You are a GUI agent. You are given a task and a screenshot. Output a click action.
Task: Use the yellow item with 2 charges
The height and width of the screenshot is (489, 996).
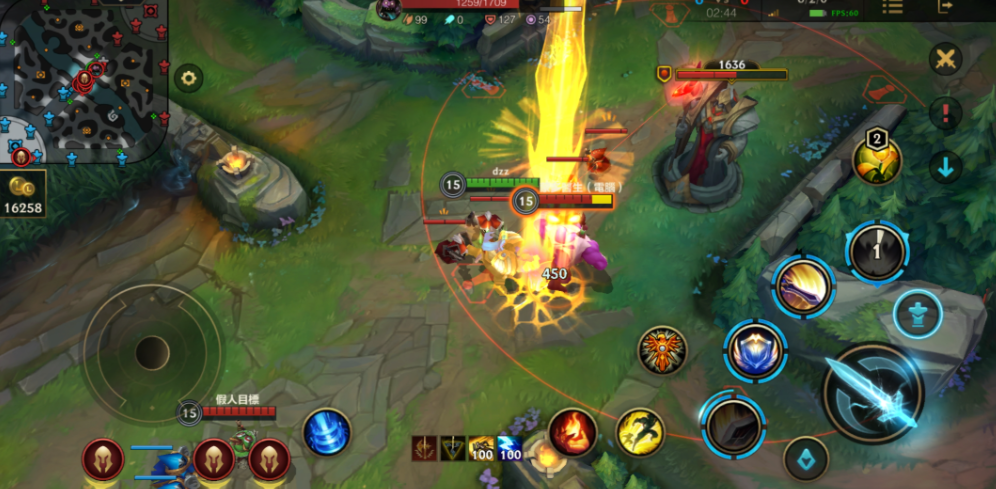point(877,158)
